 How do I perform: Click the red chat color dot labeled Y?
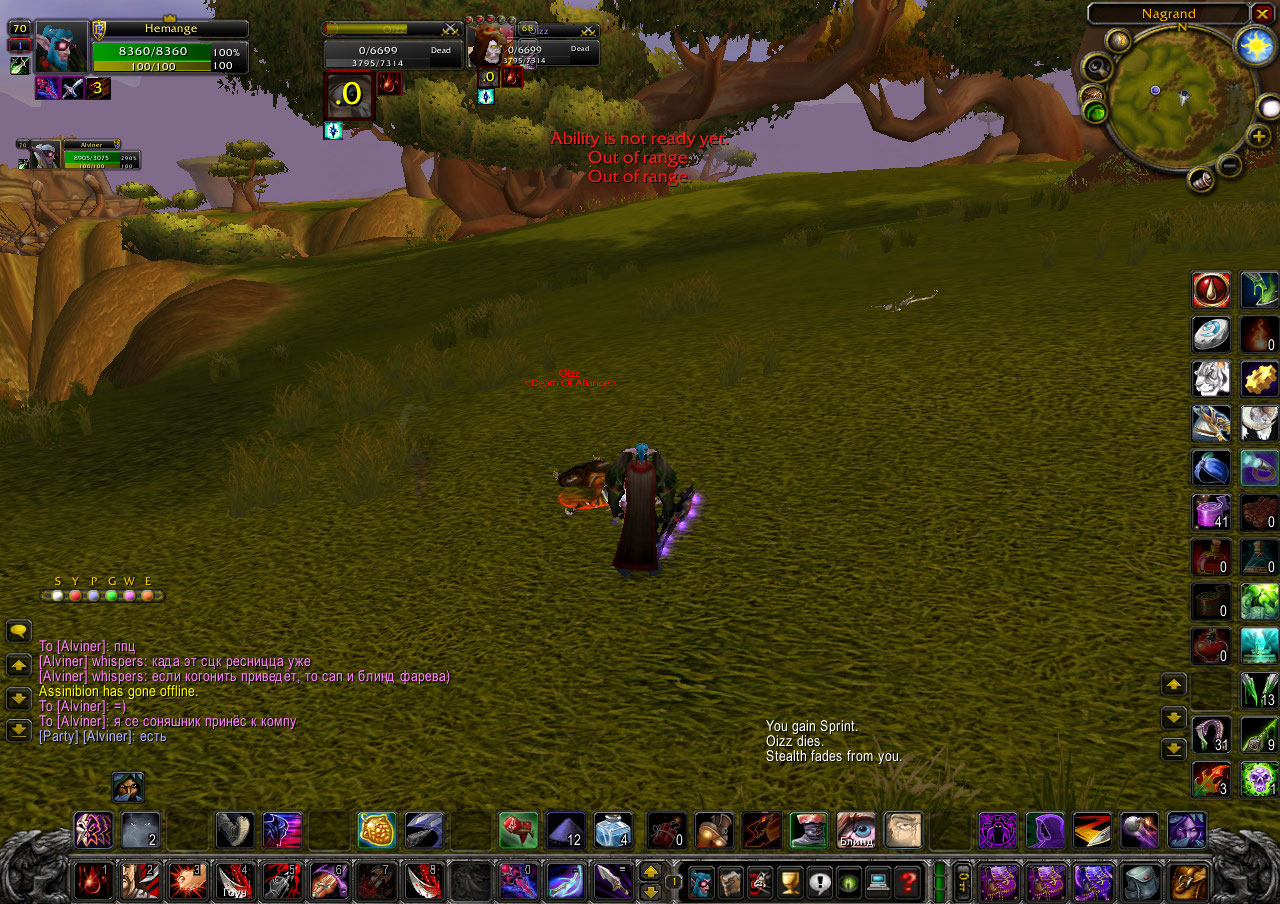point(75,596)
